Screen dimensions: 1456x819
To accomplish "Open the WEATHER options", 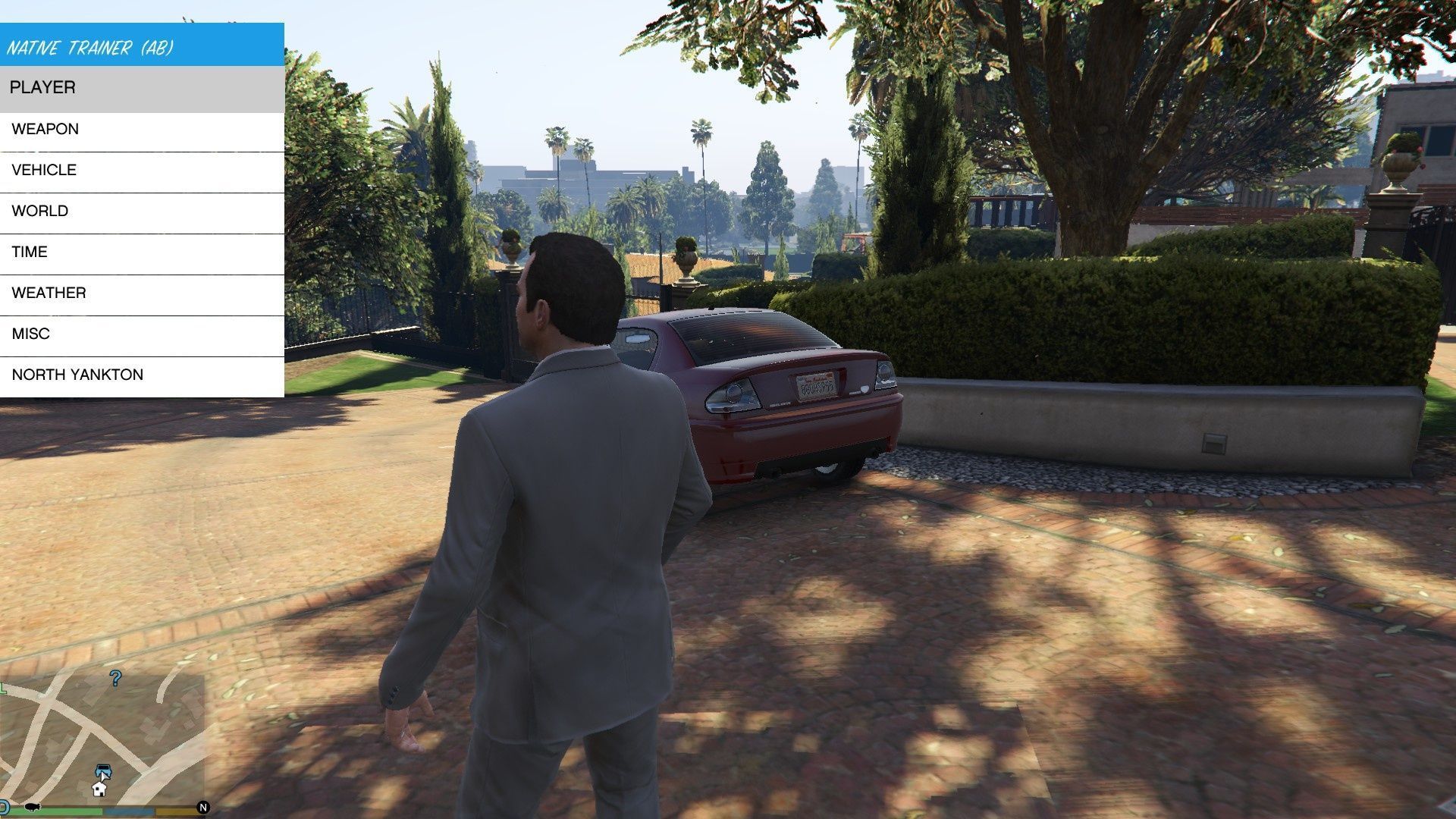I will coord(142,293).
